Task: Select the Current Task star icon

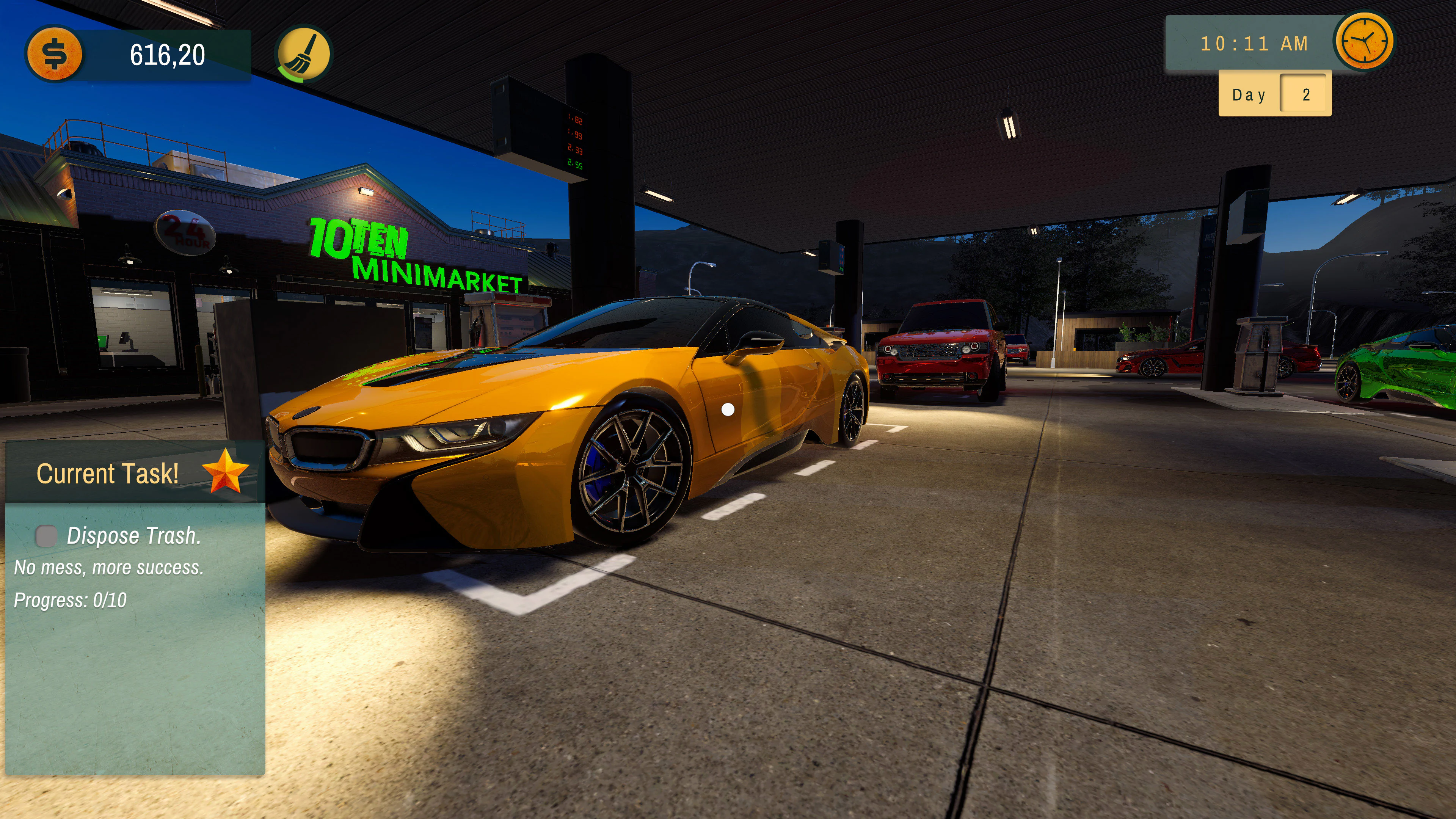Action: [225, 472]
